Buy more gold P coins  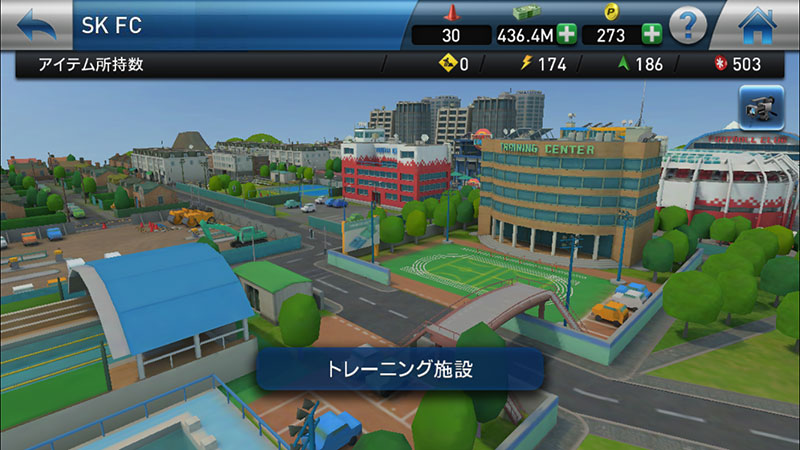[652, 35]
